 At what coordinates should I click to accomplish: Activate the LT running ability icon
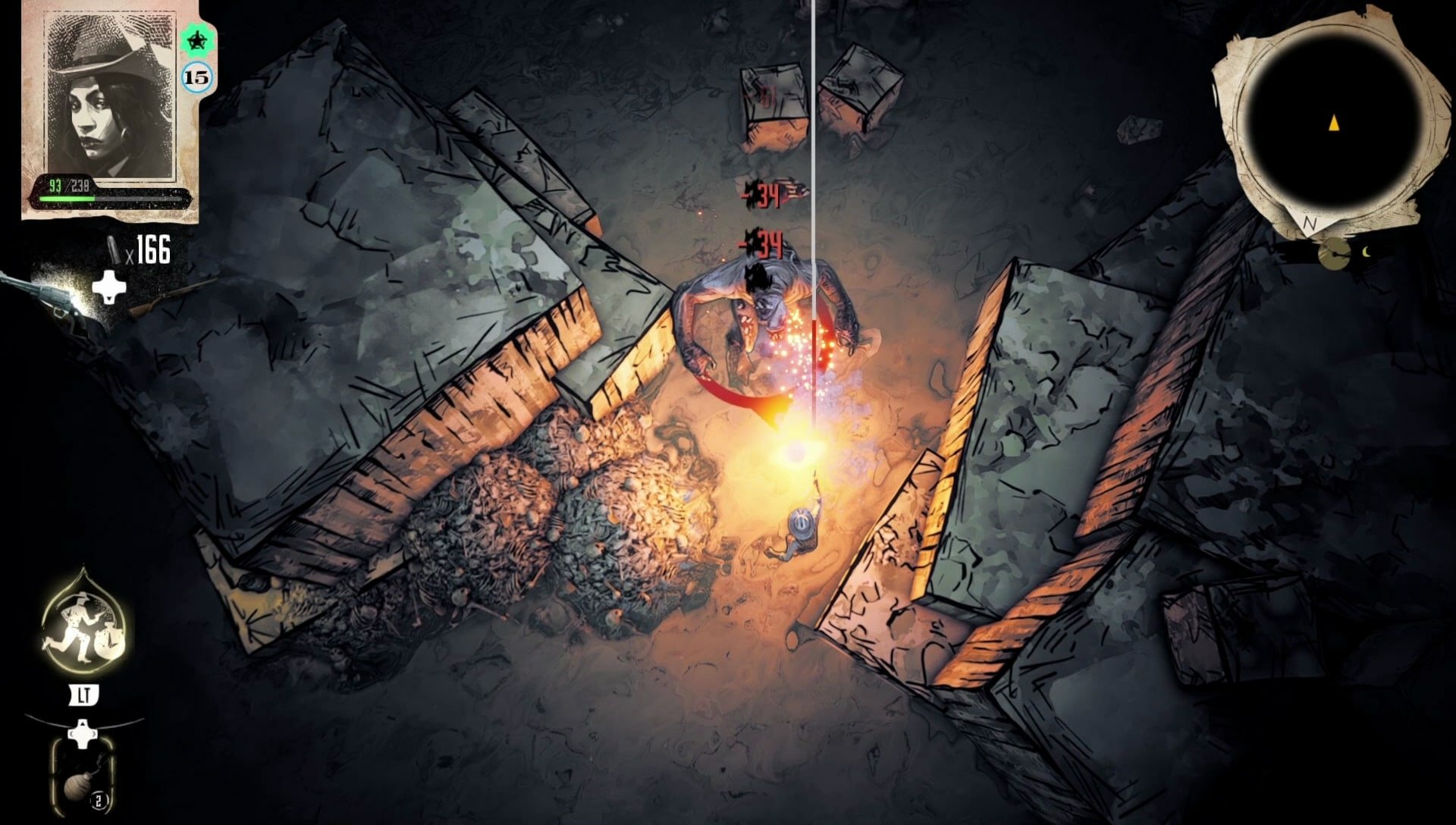click(83, 694)
